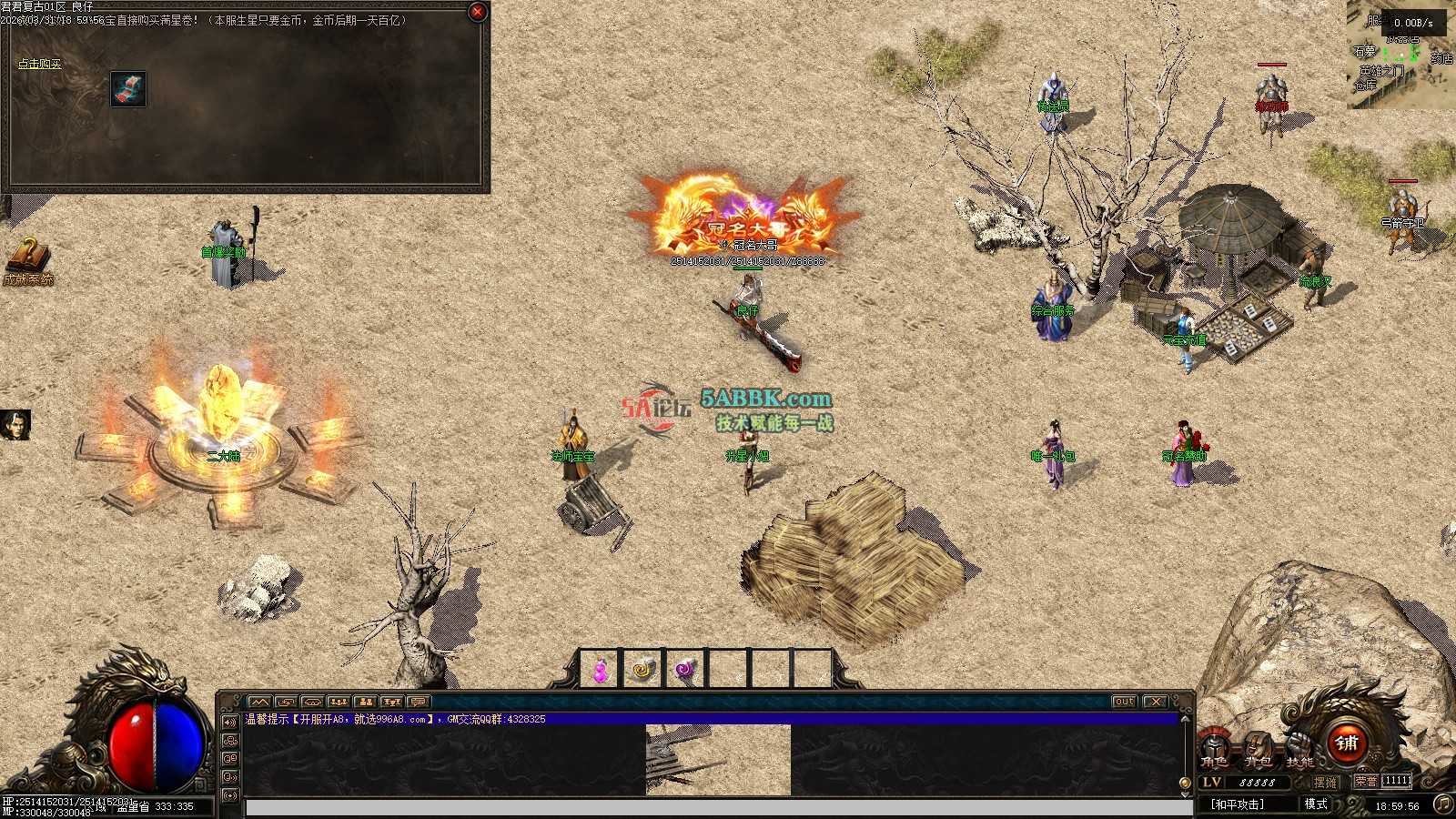This screenshot has width=1456, height=819.
Task: Open the 荣誉 honor button
Action: [1365, 782]
